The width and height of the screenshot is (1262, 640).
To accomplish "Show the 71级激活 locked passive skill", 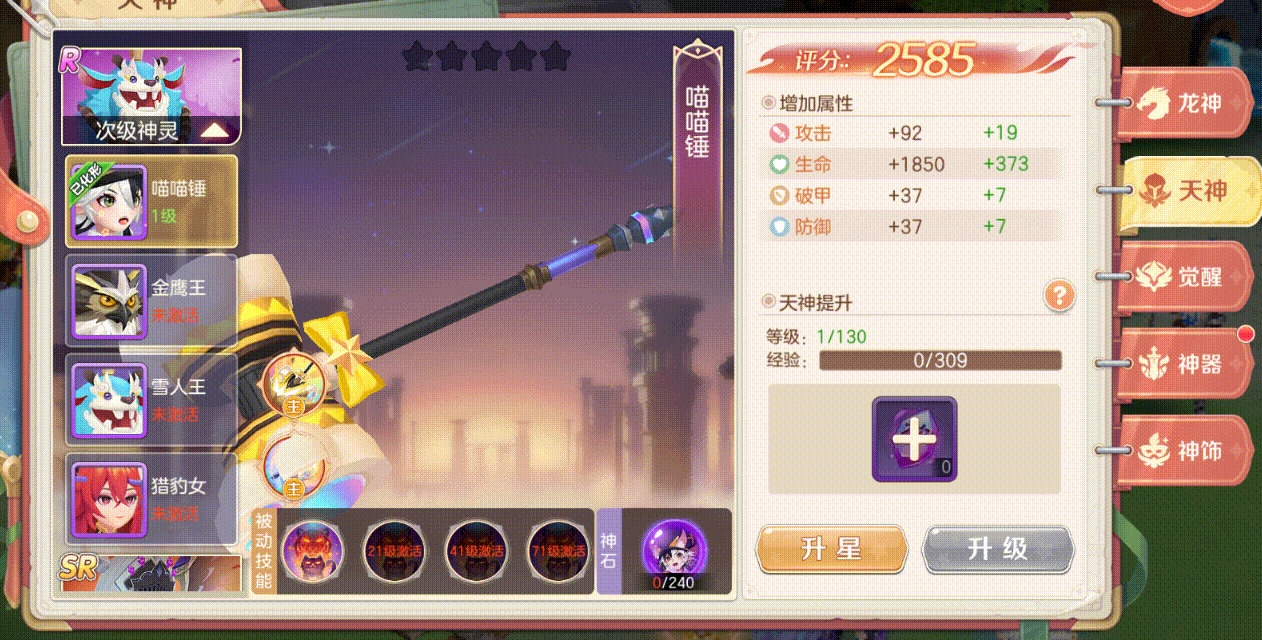I will point(558,550).
